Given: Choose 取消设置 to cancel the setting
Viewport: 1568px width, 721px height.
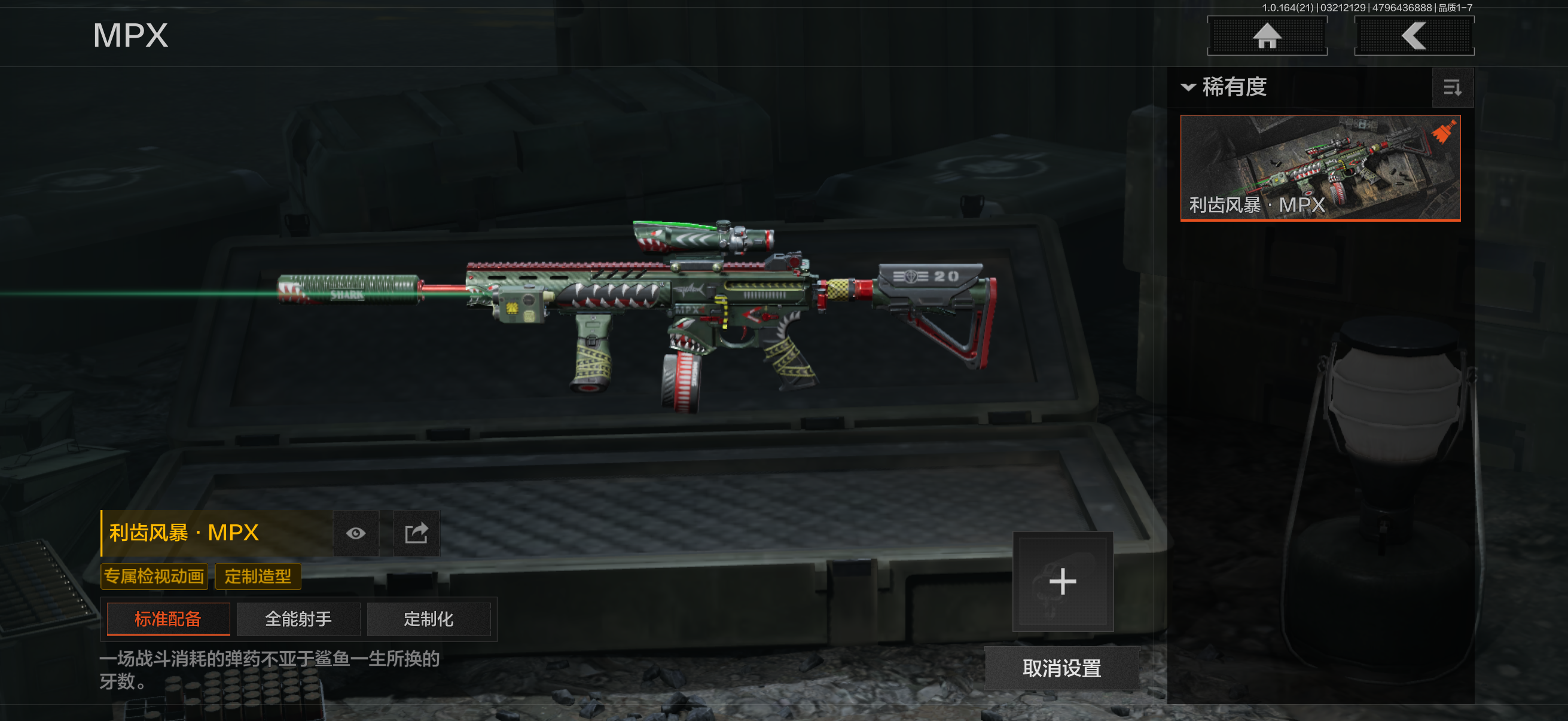Looking at the screenshot, I should (1061, 668).
